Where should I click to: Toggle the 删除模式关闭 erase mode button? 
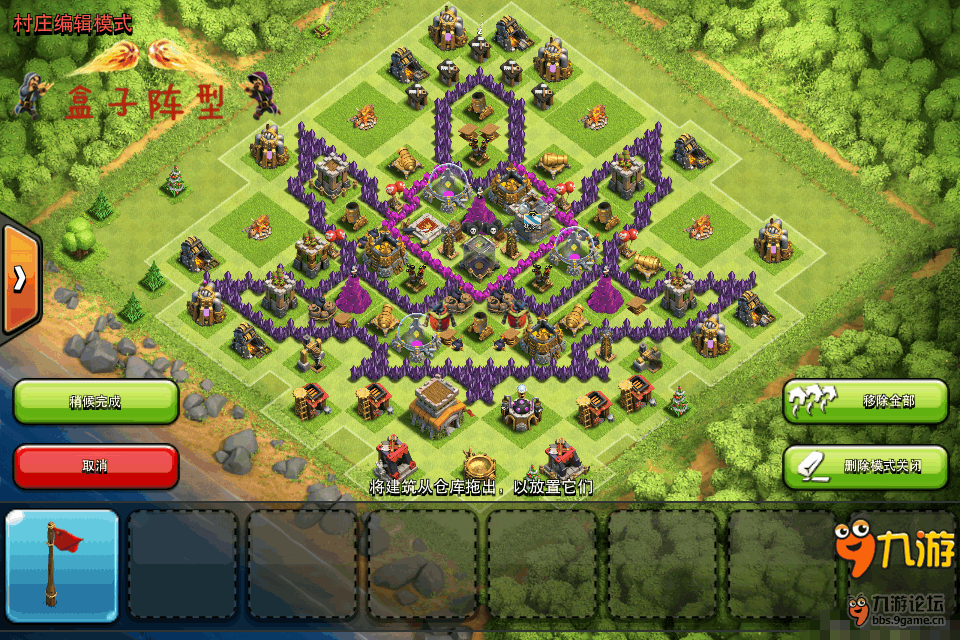865,466
